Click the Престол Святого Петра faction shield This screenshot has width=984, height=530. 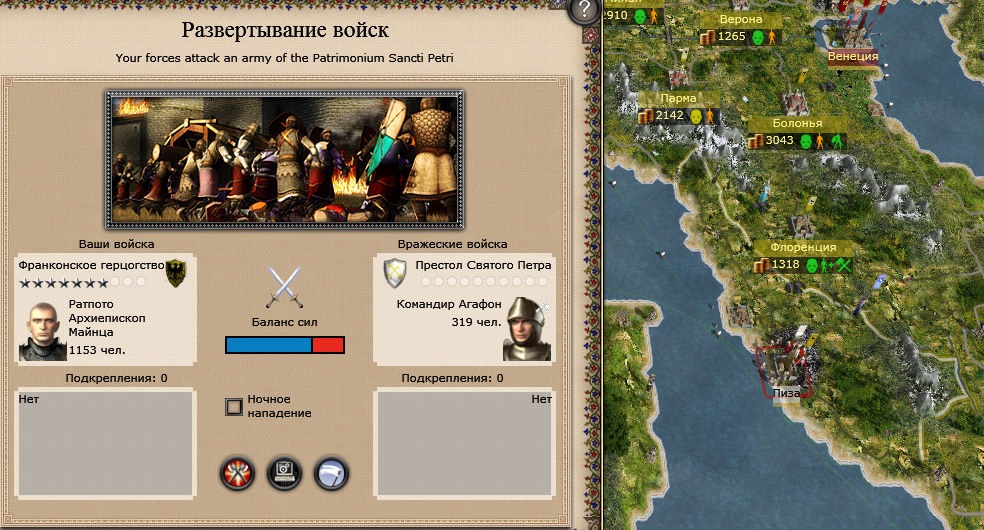pyautogui.click(x=395, y=271)
